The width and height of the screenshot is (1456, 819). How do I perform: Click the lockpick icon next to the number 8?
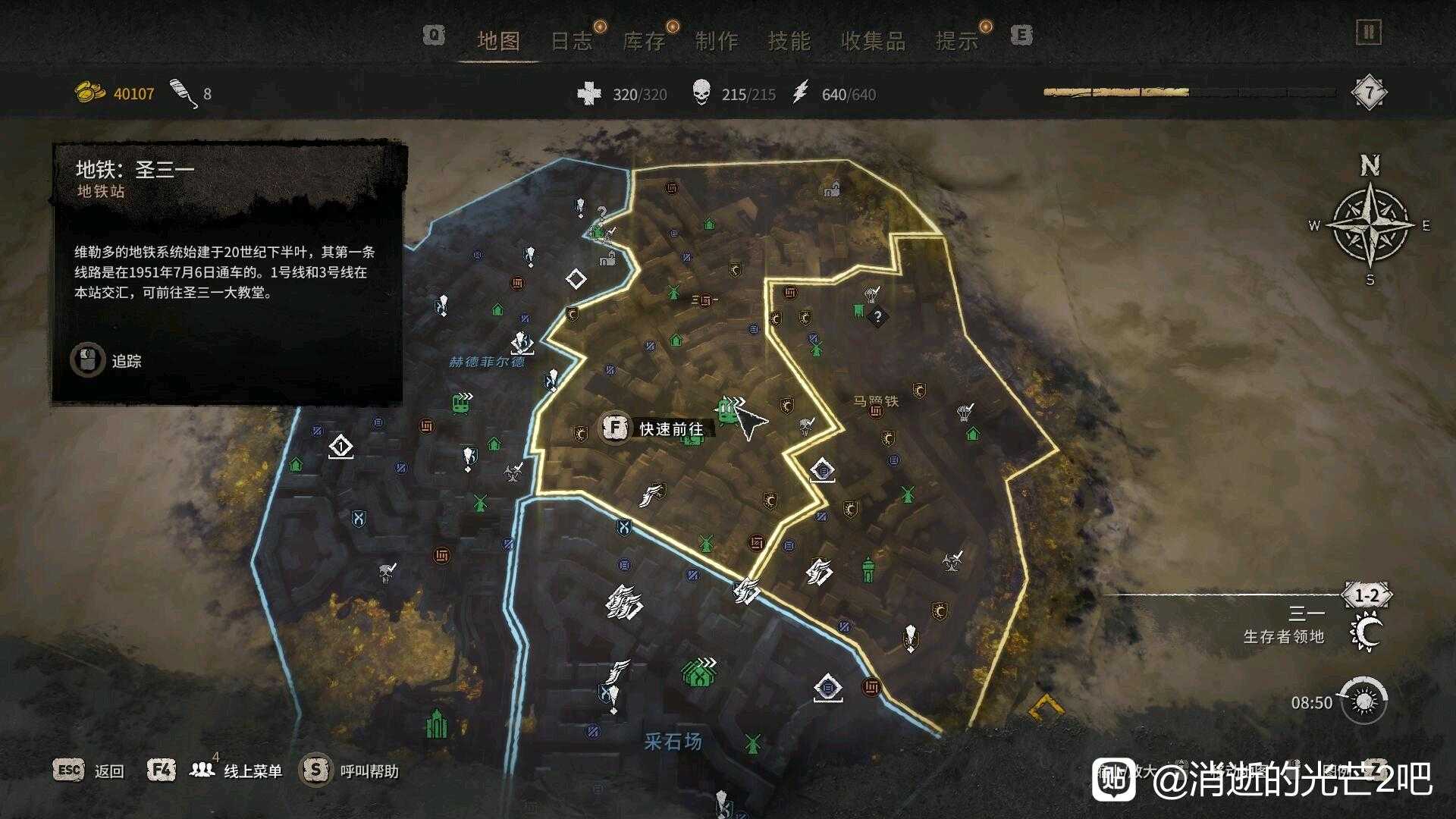180,93
